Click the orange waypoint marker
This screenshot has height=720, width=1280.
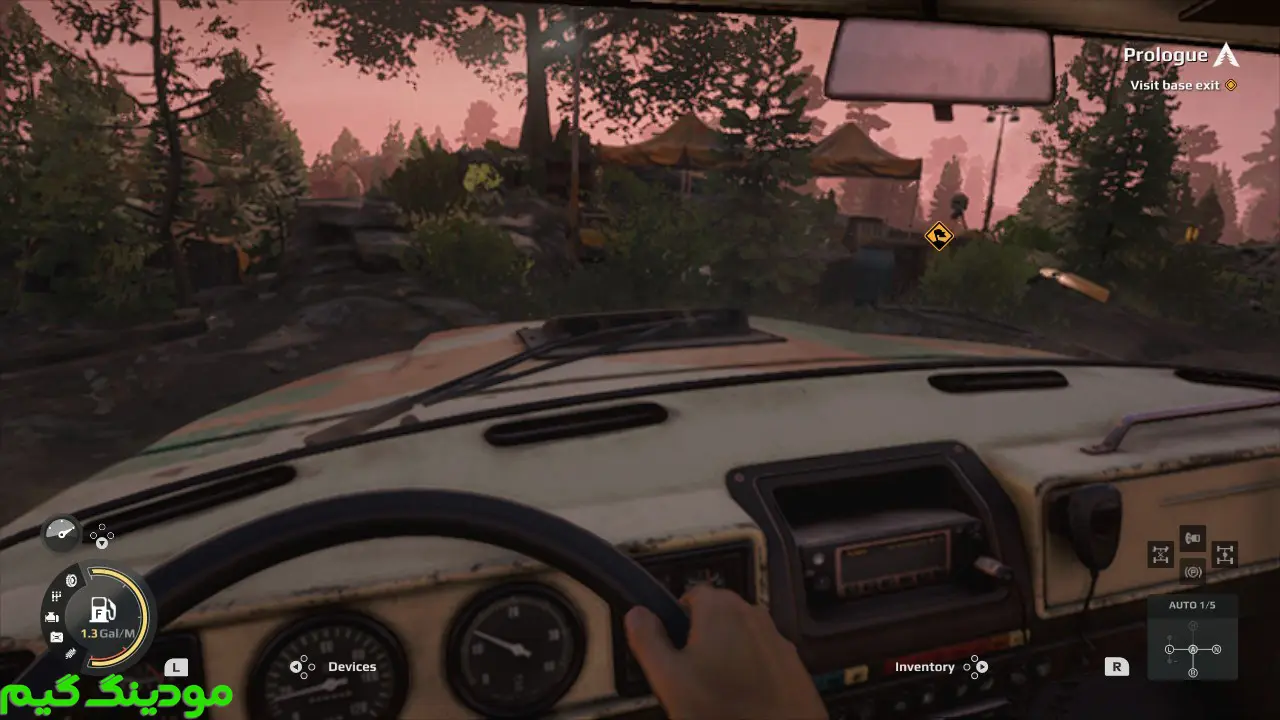tap(938, 236)
